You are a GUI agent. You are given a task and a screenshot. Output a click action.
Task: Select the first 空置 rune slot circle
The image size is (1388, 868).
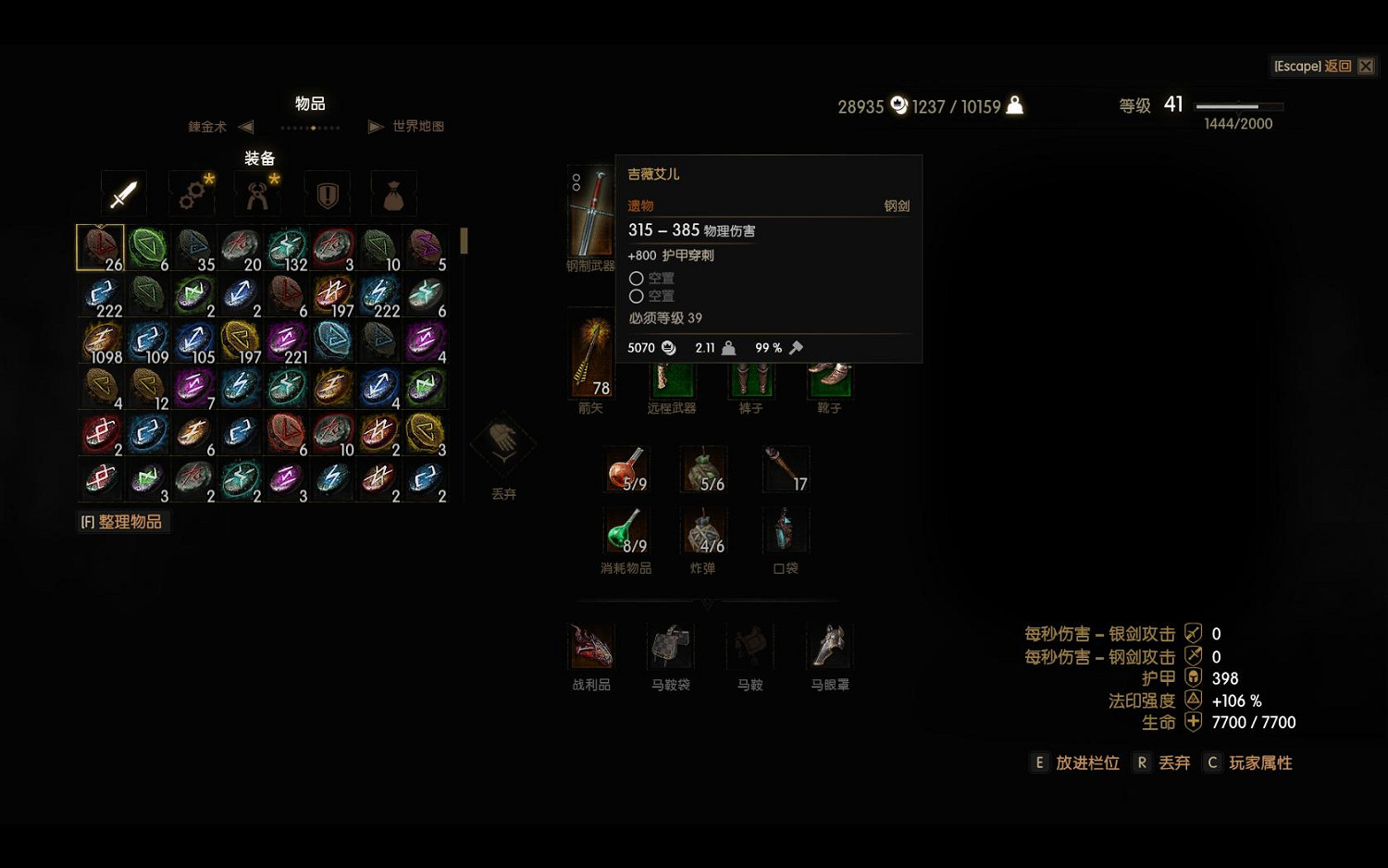pos(637,278)
